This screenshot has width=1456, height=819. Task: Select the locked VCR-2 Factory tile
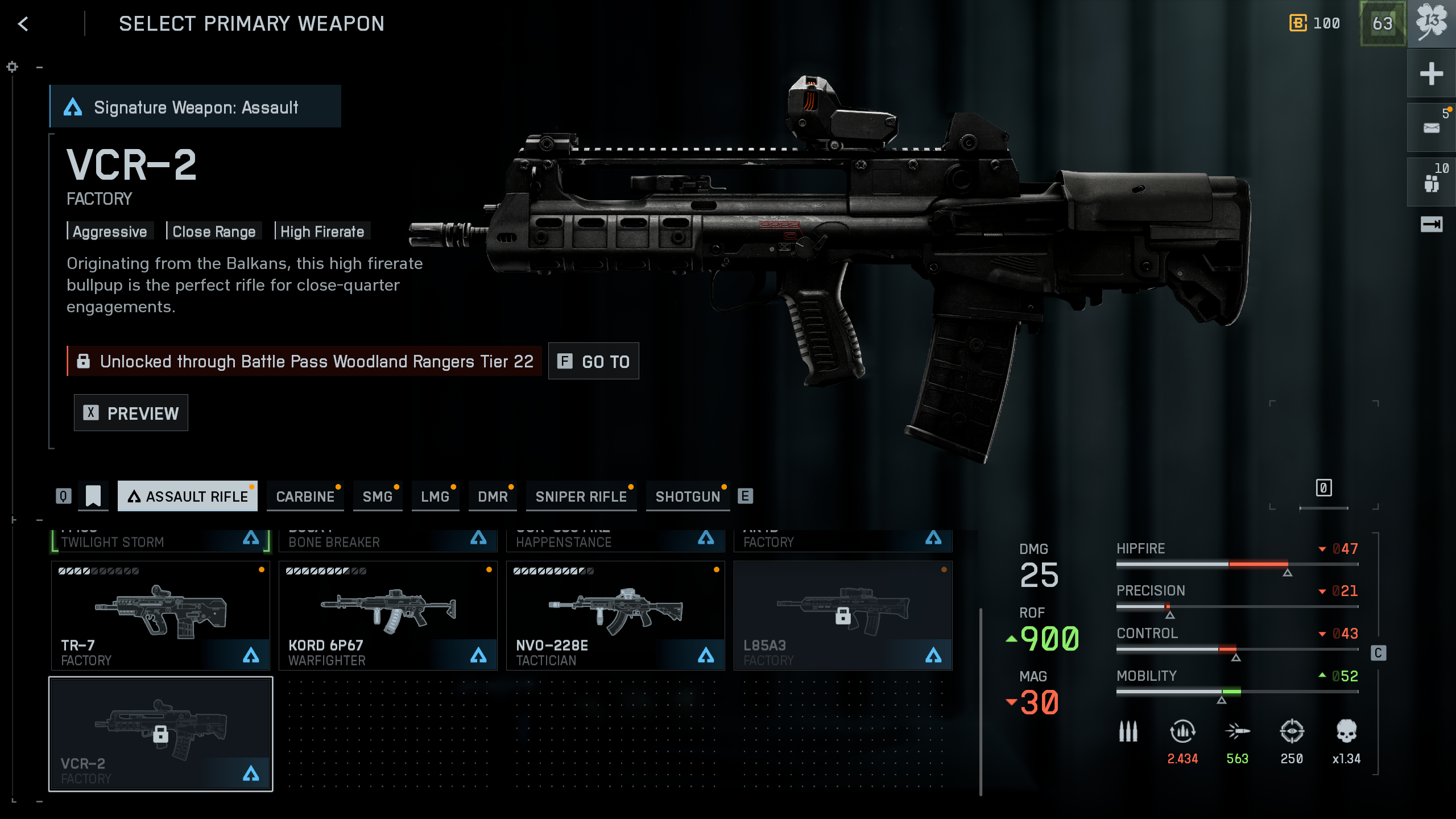pyautogui.click(x=160, y=734)
